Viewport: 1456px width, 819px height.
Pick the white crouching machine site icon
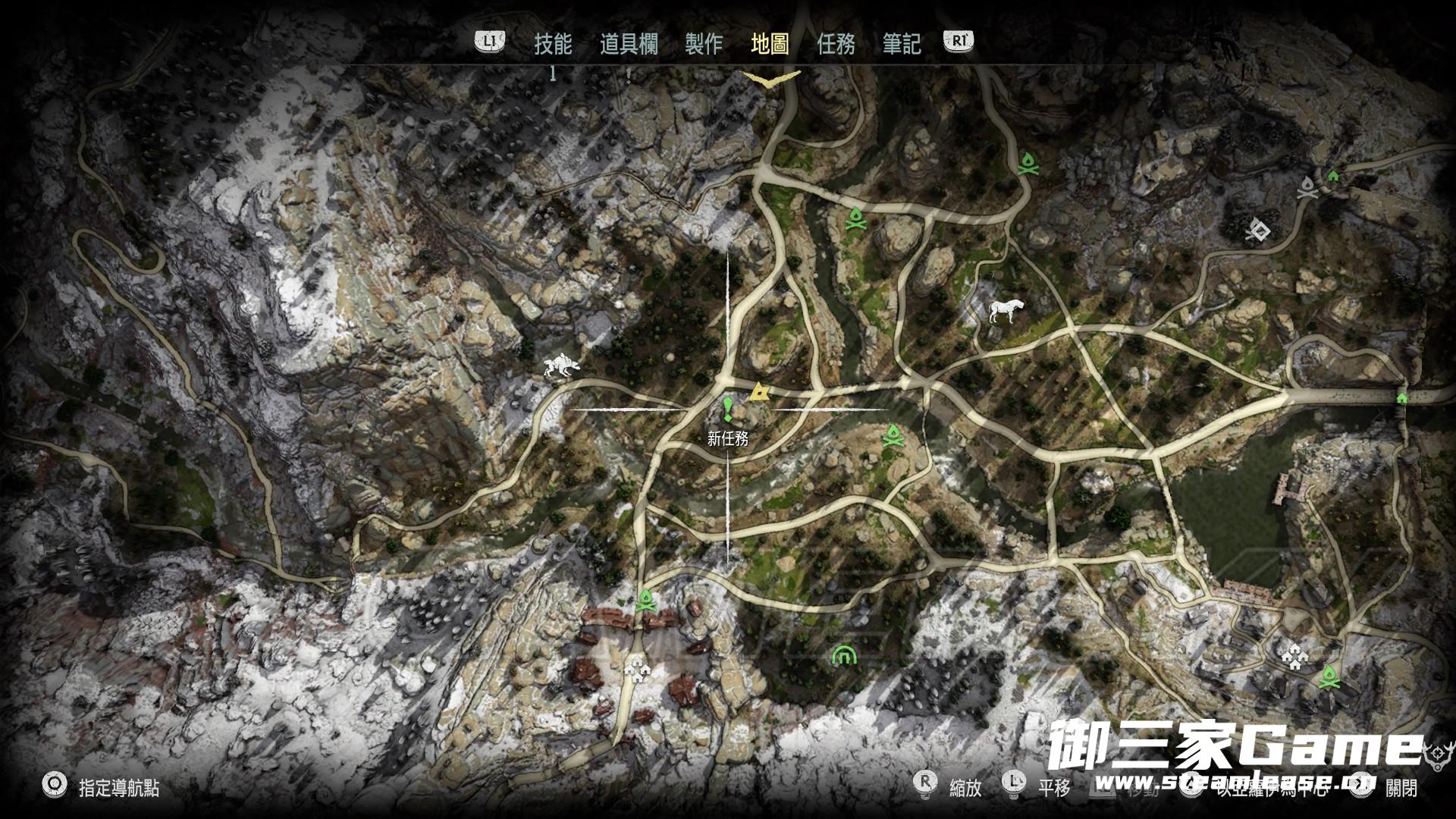click(x=562, y=368)
